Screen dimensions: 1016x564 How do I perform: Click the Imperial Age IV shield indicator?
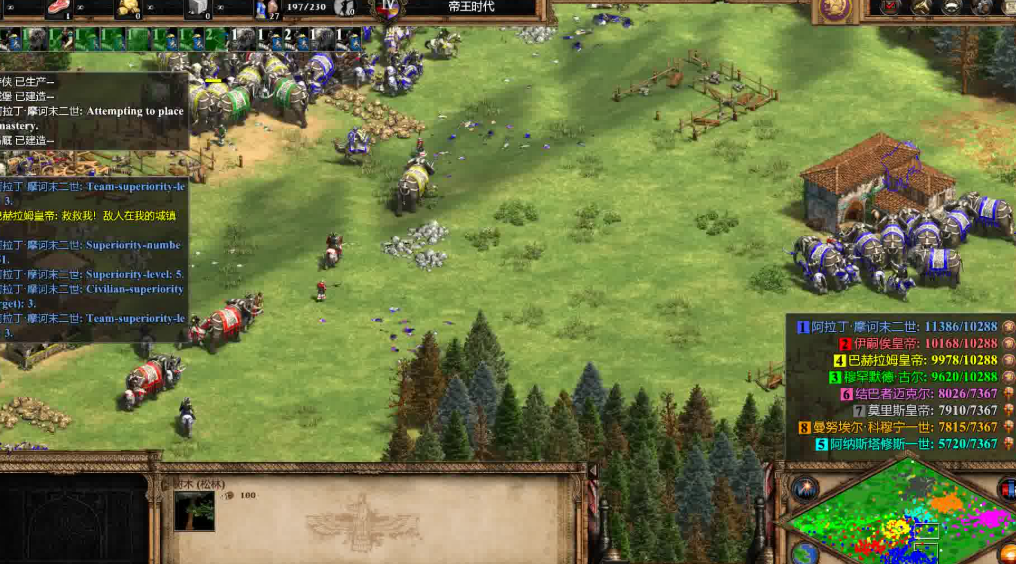click(387, 8)
